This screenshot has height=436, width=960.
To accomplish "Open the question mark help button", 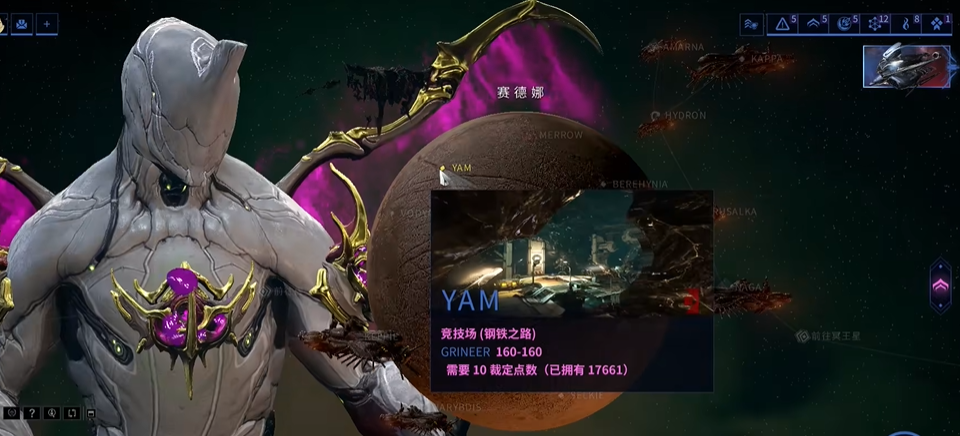I will [x=30, y=412].
